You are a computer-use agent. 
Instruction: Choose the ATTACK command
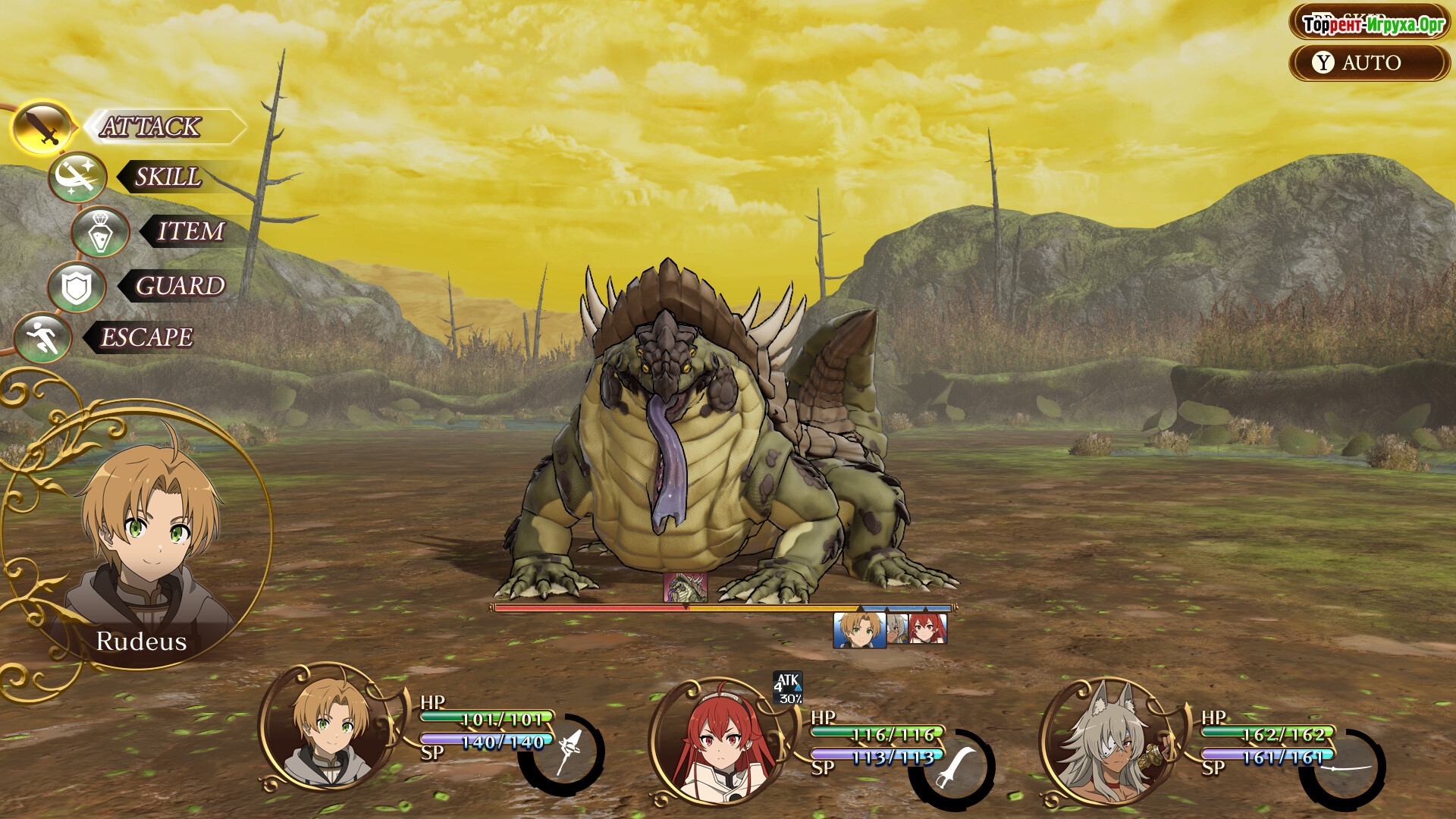click(152, 127)
